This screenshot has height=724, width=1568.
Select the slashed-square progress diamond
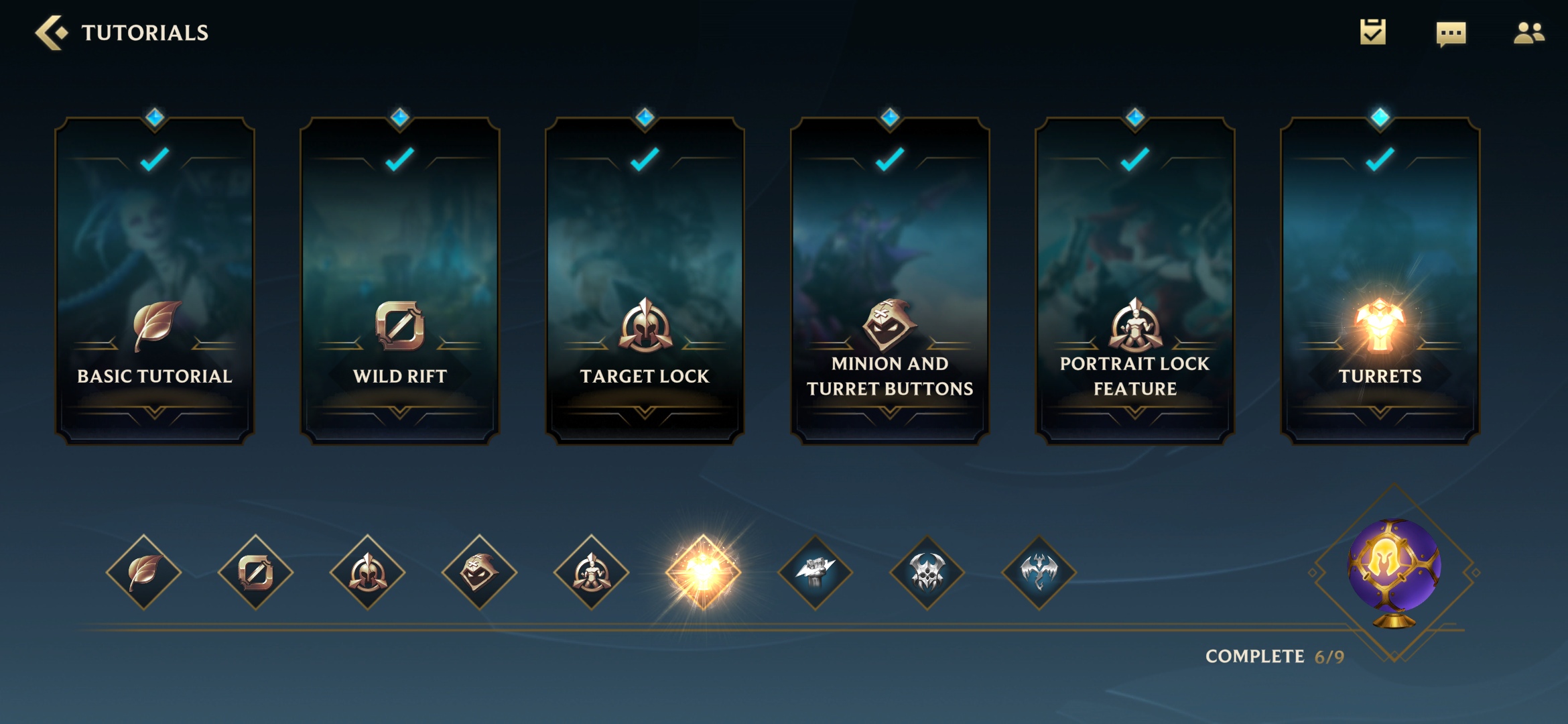click(256, 572)
